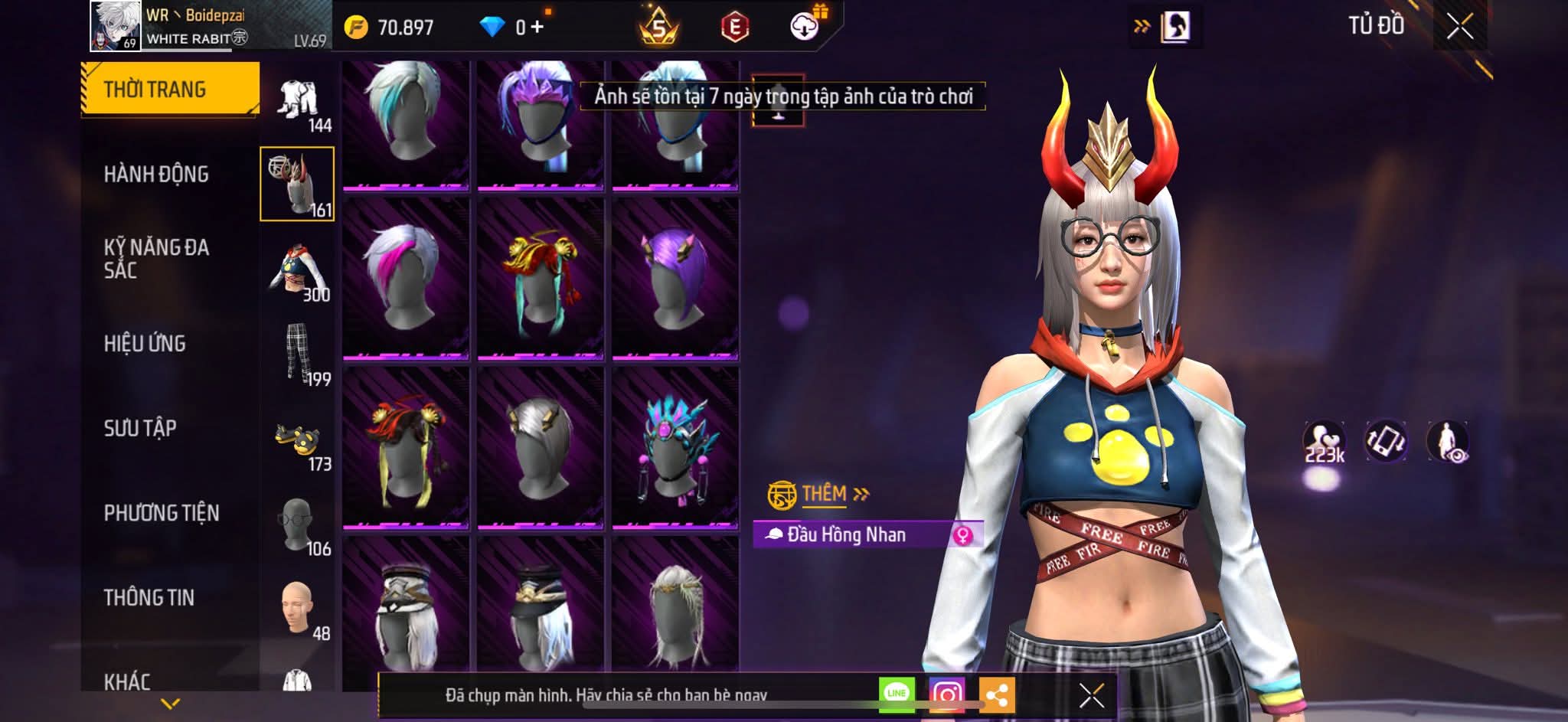Open the glasses accessory category
1568x722 pixels.
coord(297,524)
